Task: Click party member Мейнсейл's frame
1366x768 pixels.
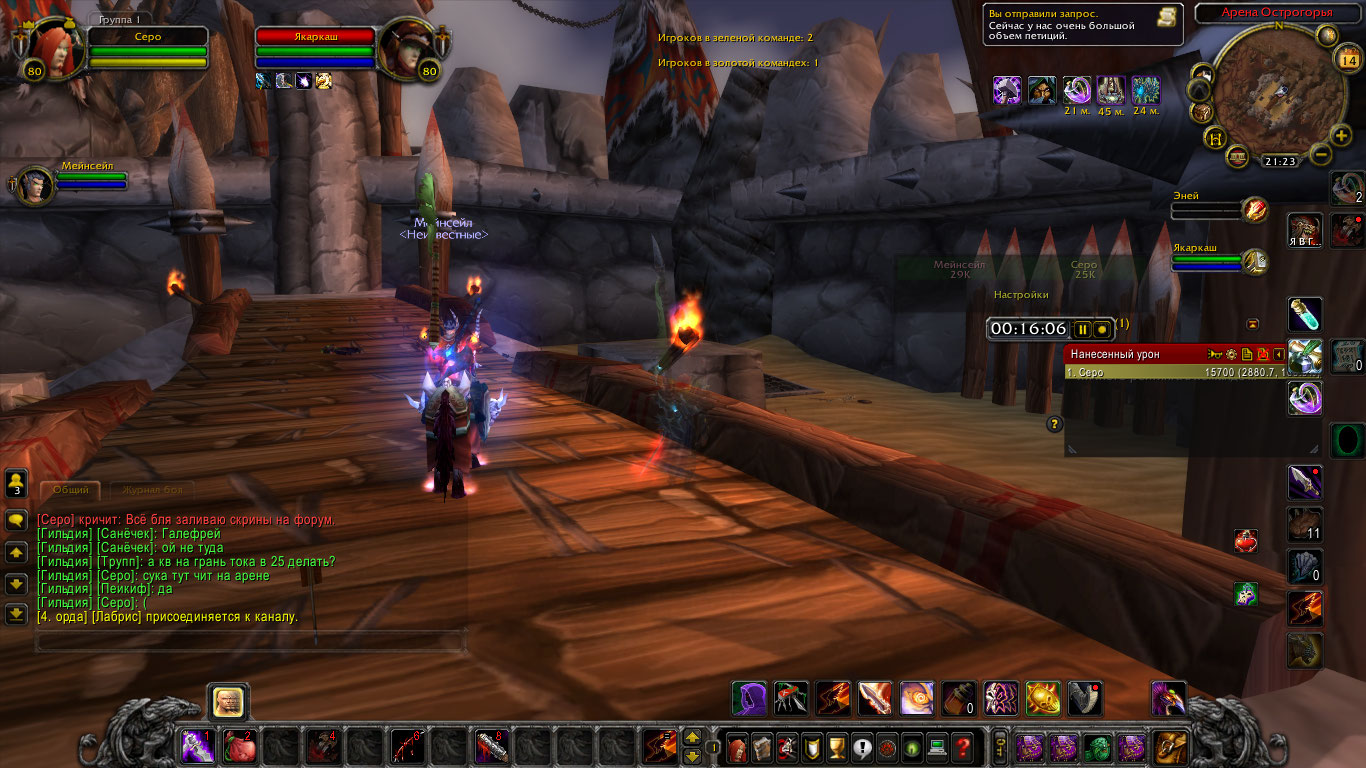Action: coord(36,185)
